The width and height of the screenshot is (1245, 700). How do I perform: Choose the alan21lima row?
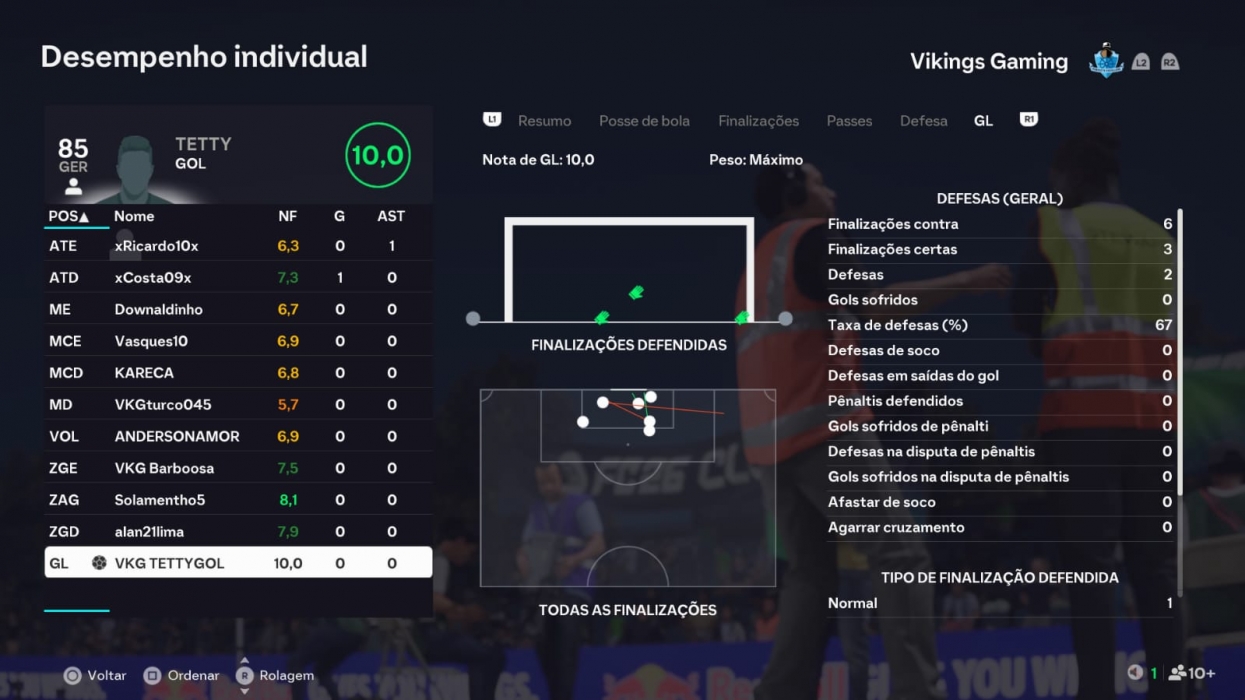tap(238, 532)
